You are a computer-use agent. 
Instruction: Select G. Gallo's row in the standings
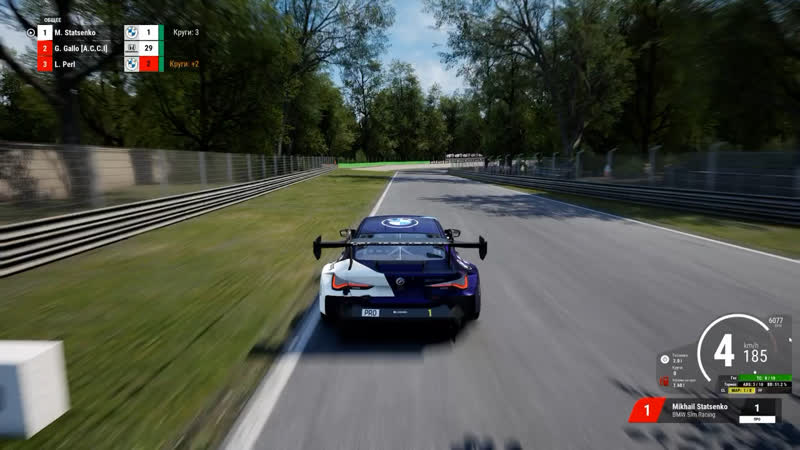point(85,48)
